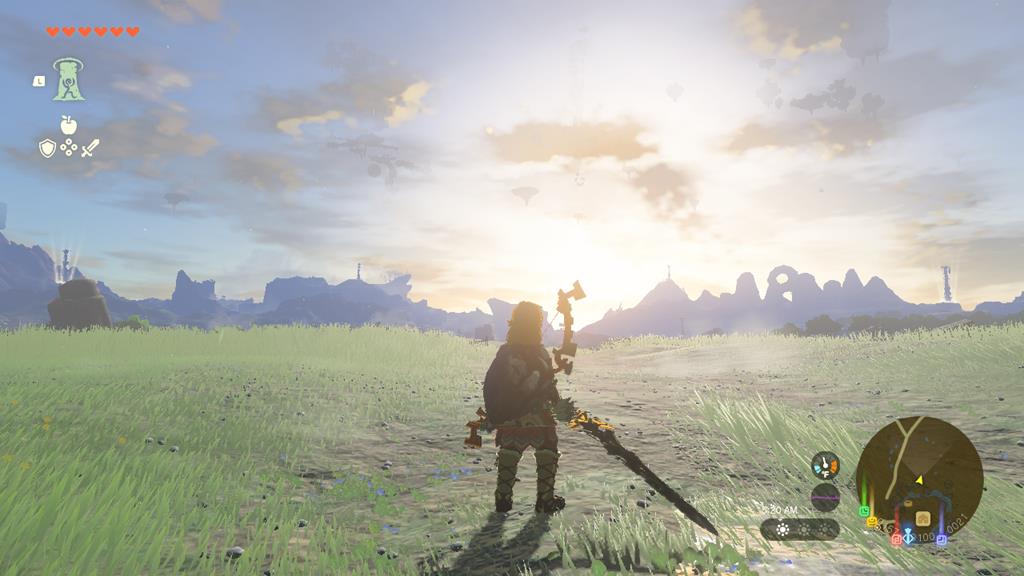Activate the green Ultrahand ability icon
Screen dimensions: 1024x576
tap(68, 79)
